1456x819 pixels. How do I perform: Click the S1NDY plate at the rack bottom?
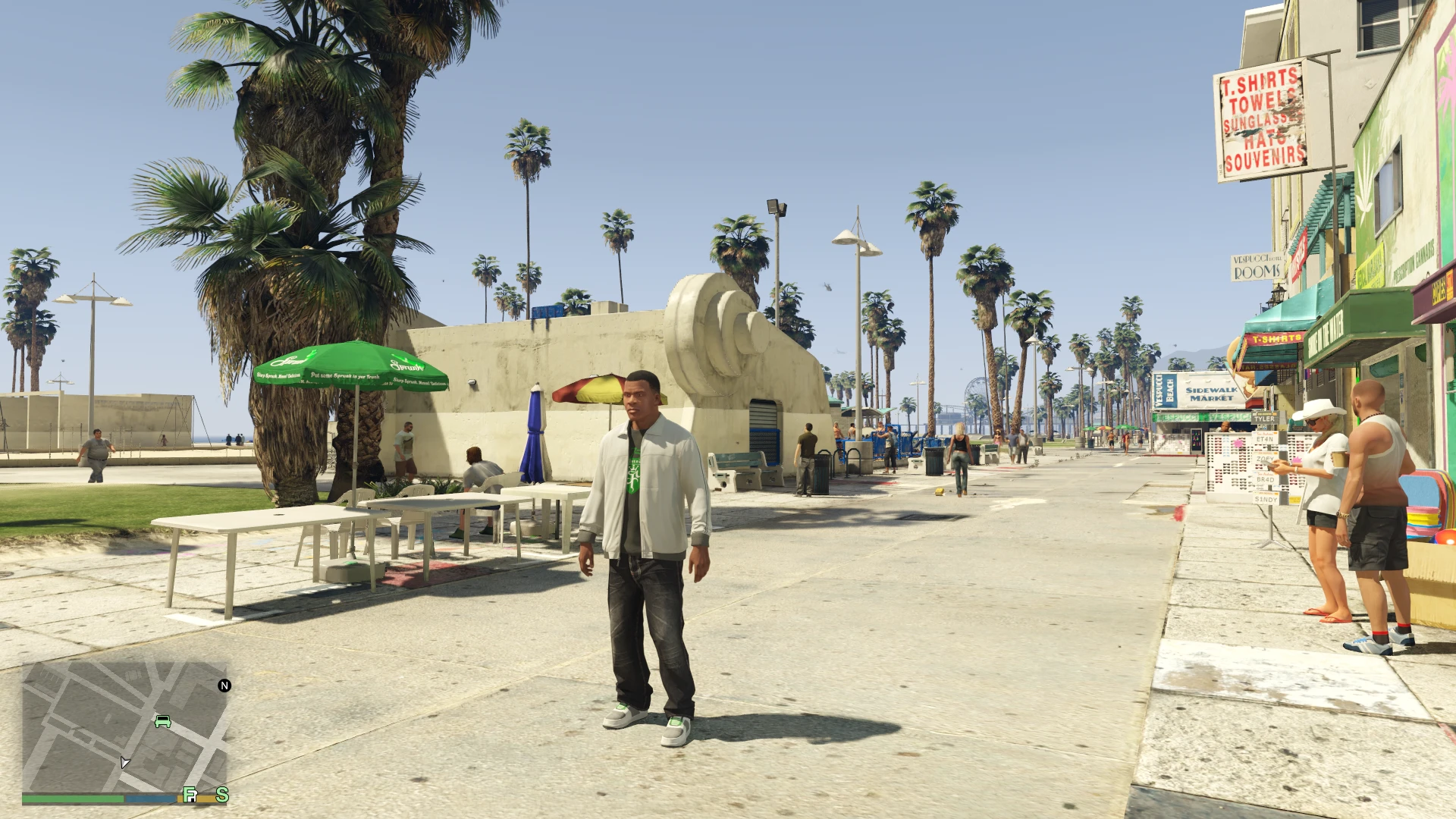tap(1265, 499)
